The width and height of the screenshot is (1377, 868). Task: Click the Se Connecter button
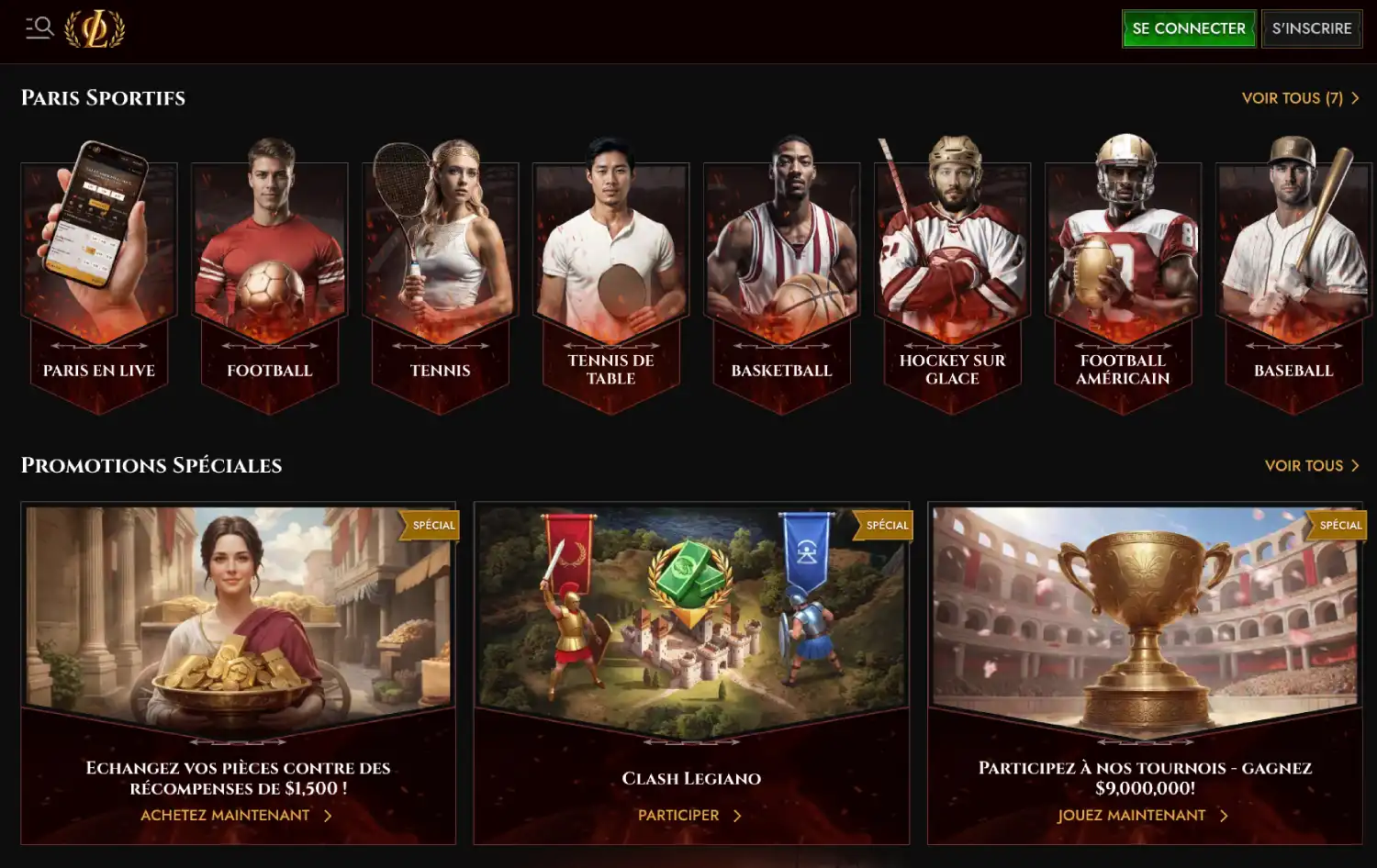(1188, 28)
